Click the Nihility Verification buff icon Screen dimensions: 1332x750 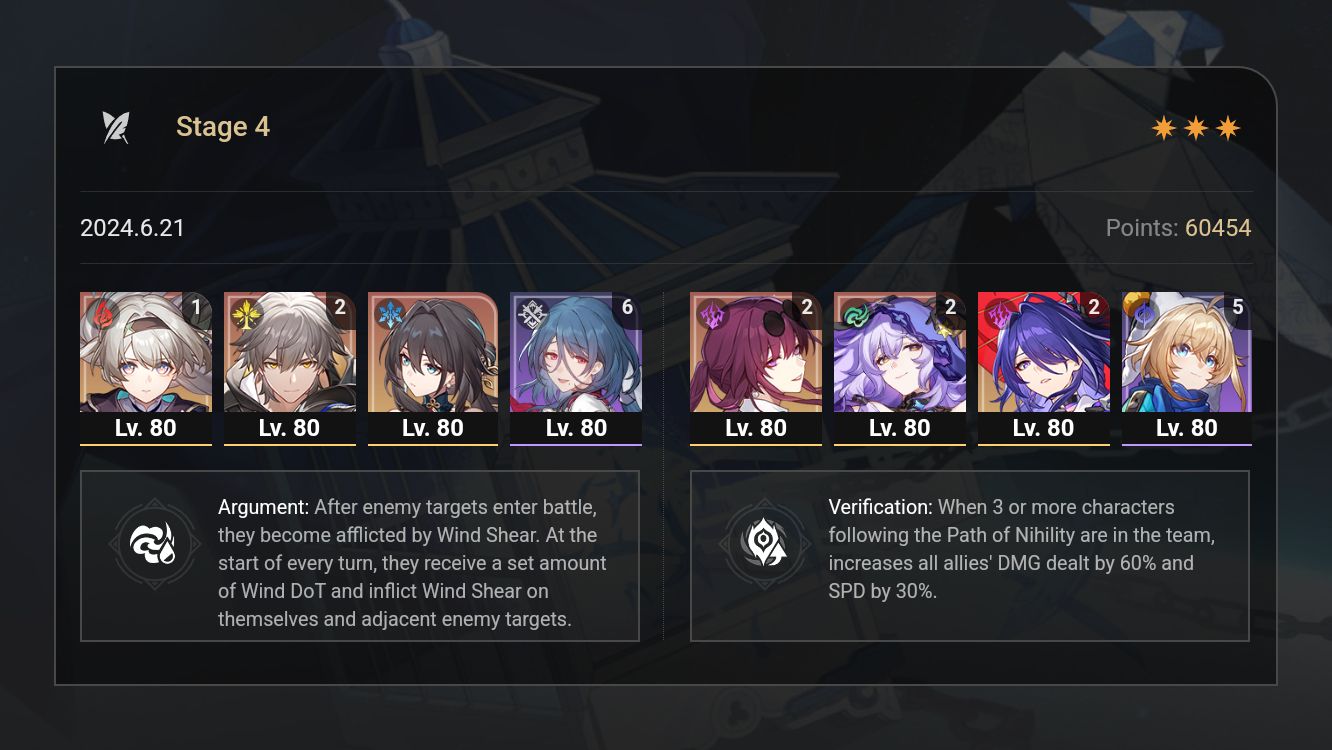click(x=765, y=544)
